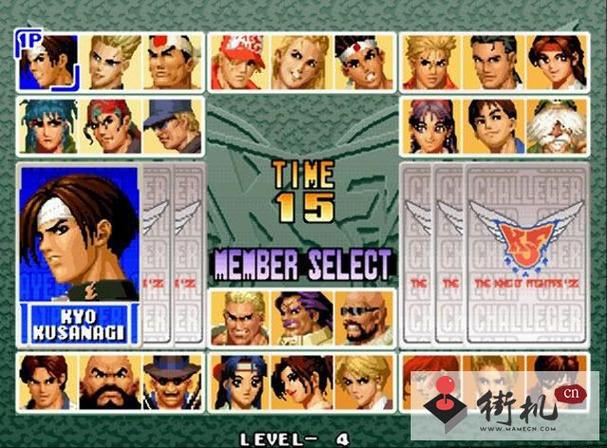Pick Clark in the blue cap and sunglasses
Viewport: 607px width, 448px height.
170,126
